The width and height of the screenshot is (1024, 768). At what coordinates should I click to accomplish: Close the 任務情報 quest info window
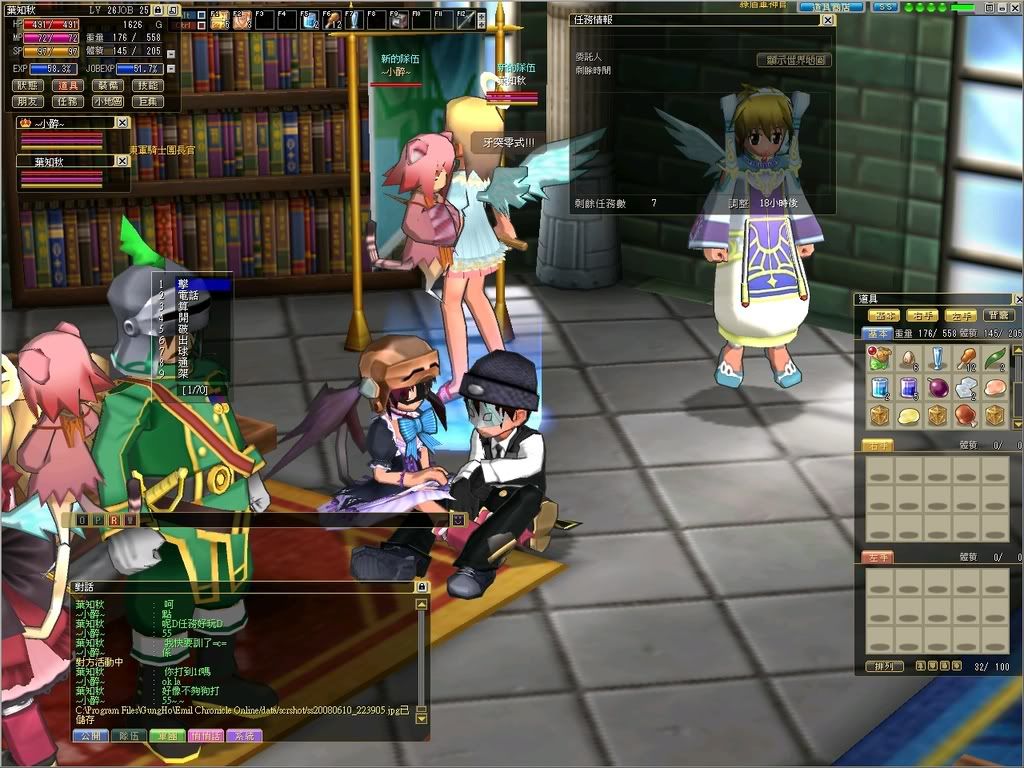[827, 19]
